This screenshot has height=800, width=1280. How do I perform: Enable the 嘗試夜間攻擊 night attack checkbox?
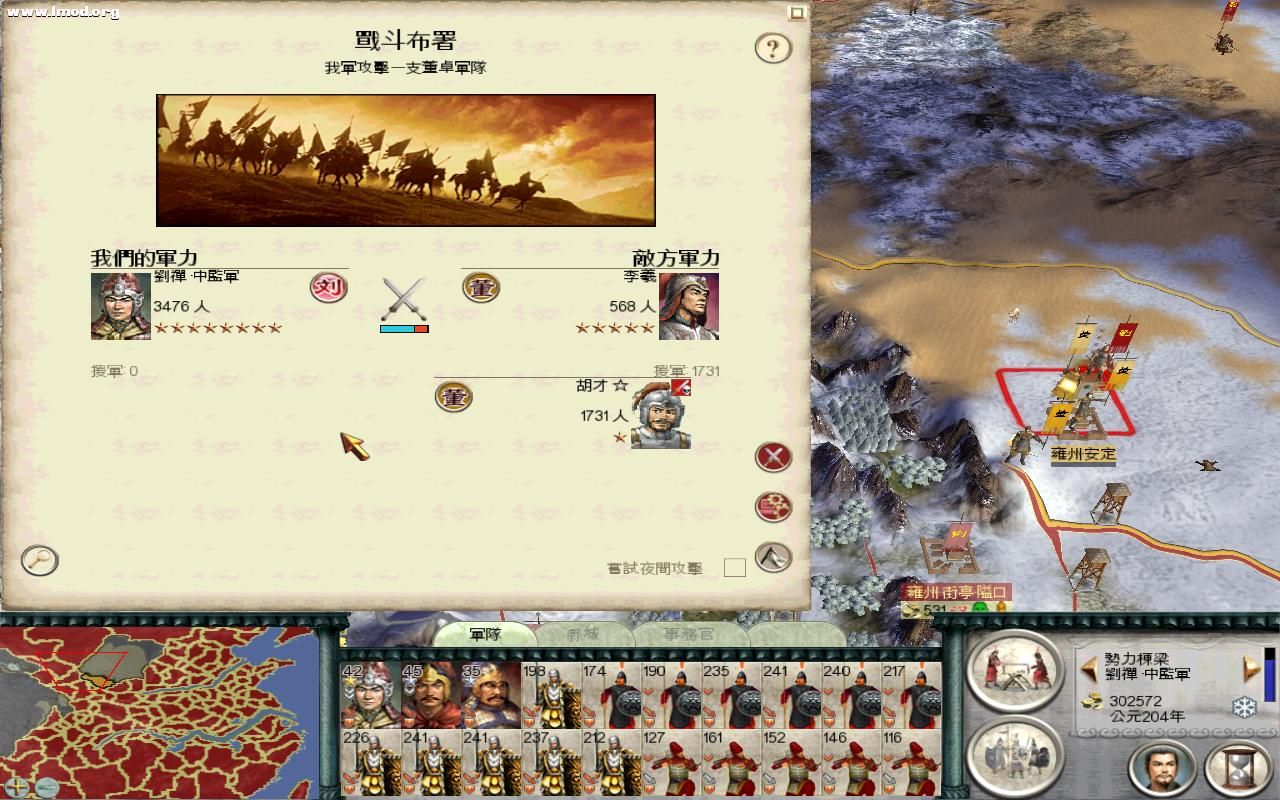click(733, 566)
